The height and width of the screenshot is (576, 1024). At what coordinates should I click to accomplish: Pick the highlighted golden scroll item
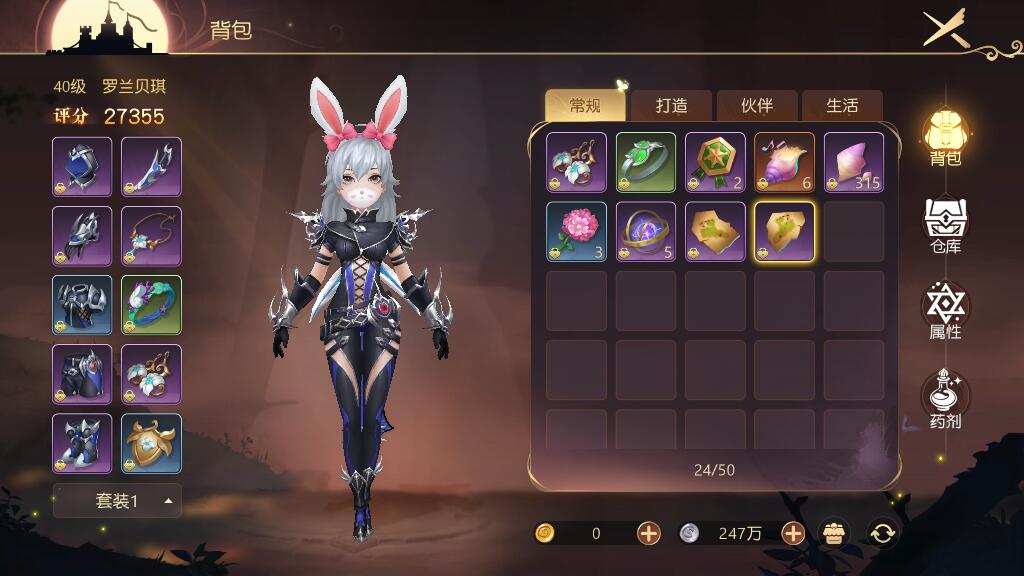pyautogui.click(x=784, y=232)
